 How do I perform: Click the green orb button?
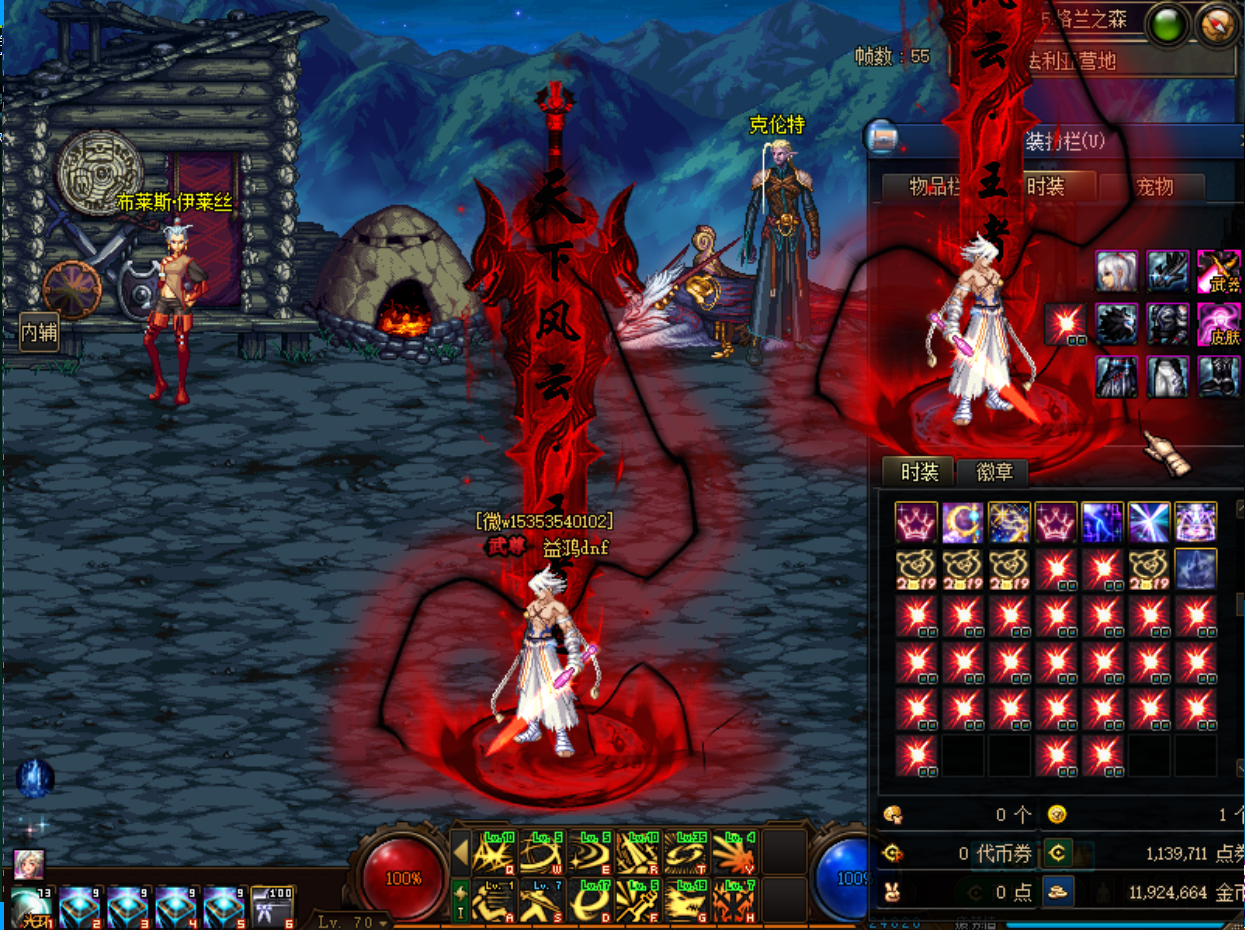coord(1167,23)
